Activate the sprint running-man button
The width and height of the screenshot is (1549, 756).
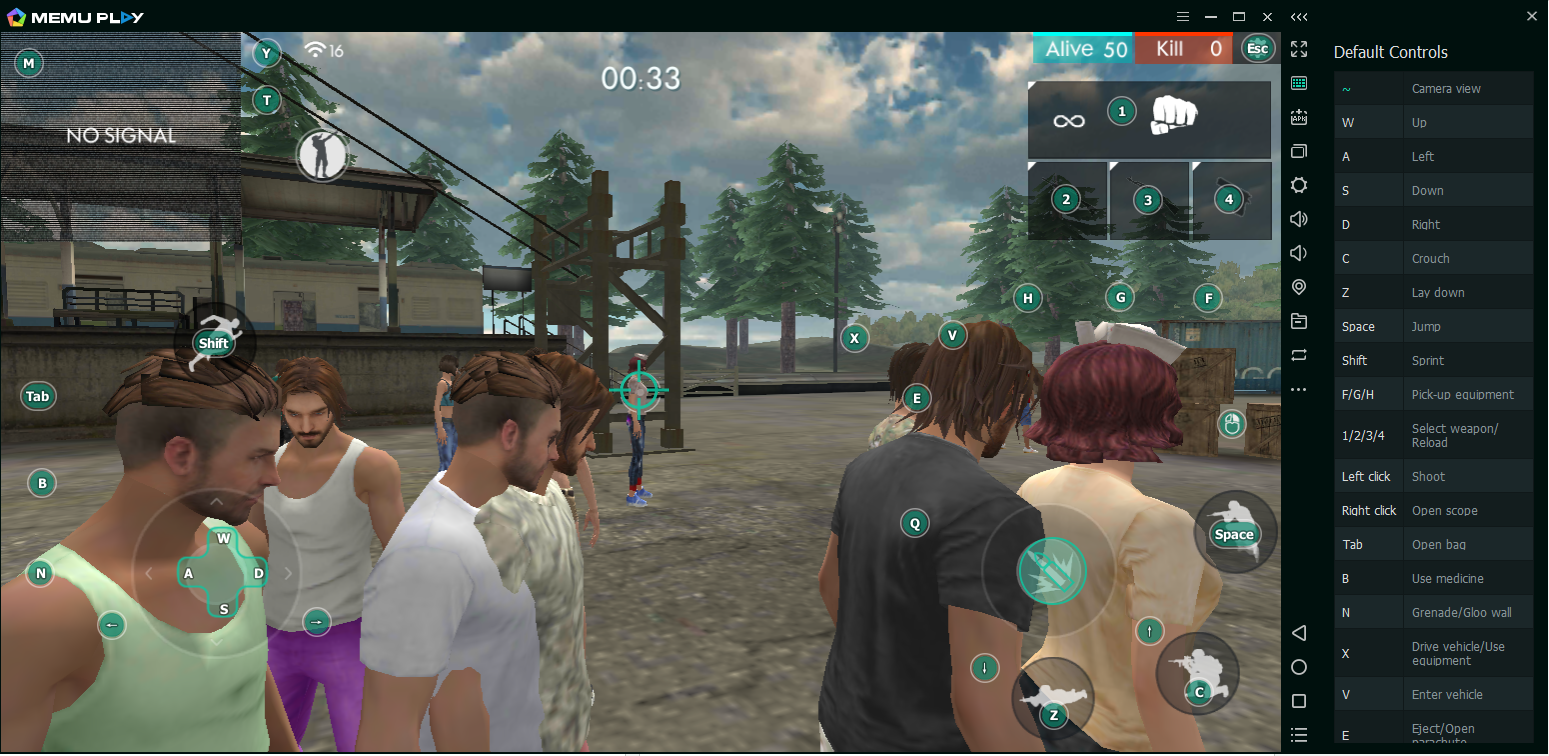(x=214, y=340)
